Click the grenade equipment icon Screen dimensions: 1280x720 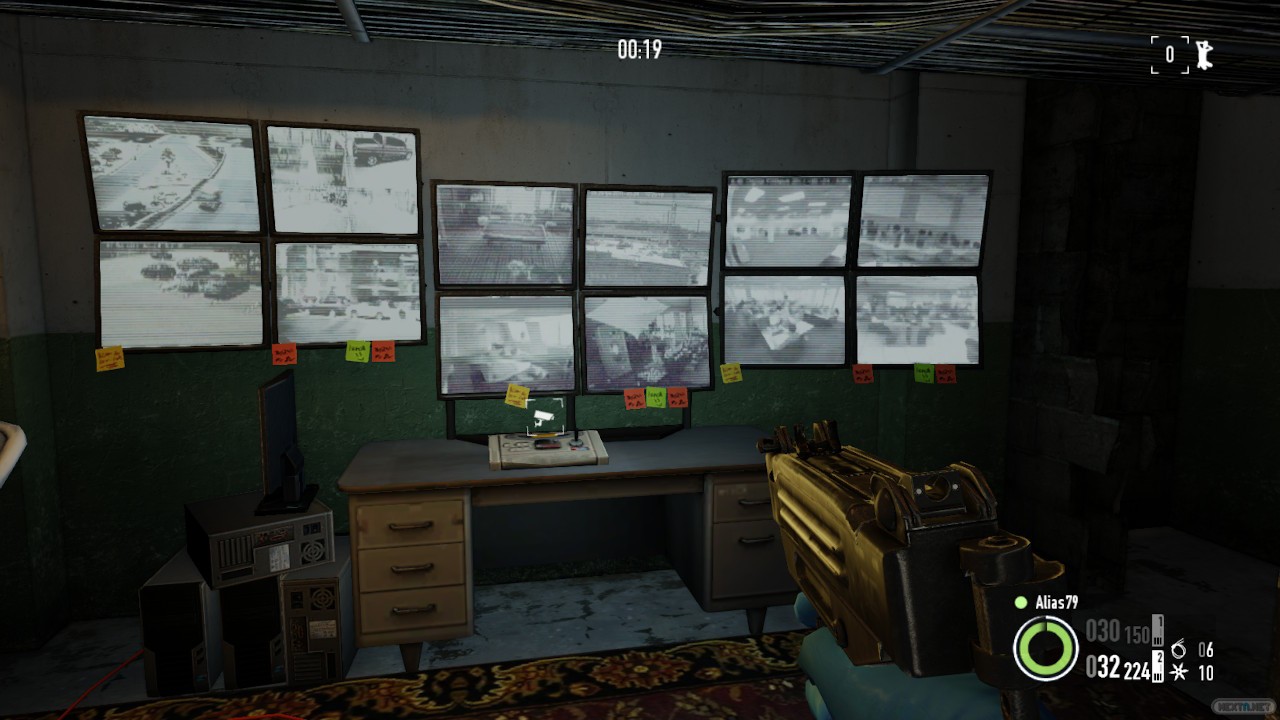[1178, 649]
